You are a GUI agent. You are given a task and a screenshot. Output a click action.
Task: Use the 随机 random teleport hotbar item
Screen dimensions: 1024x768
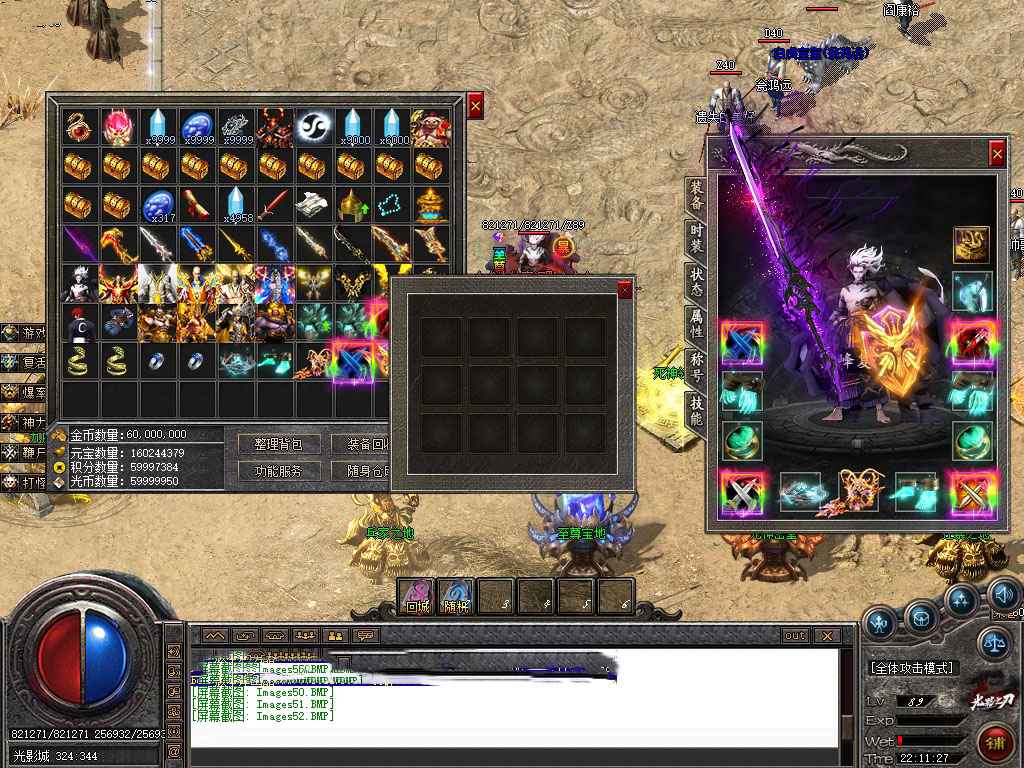point(456,596)
